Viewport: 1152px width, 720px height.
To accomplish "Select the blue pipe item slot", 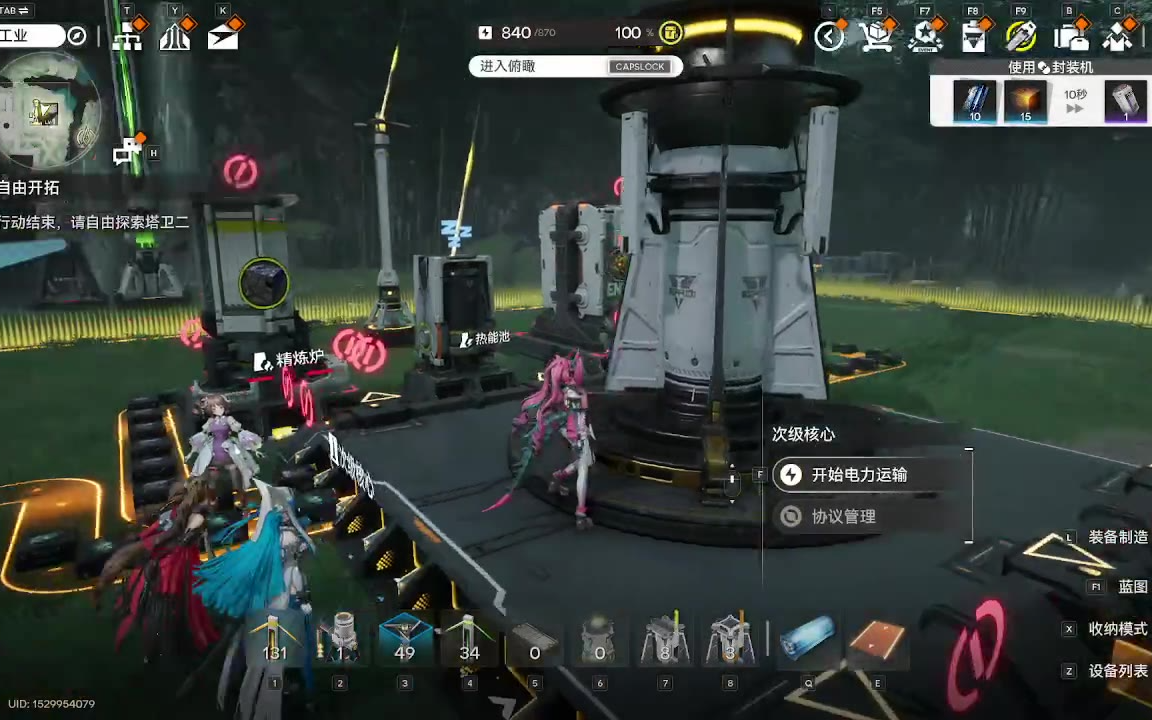I will [807, 638].
